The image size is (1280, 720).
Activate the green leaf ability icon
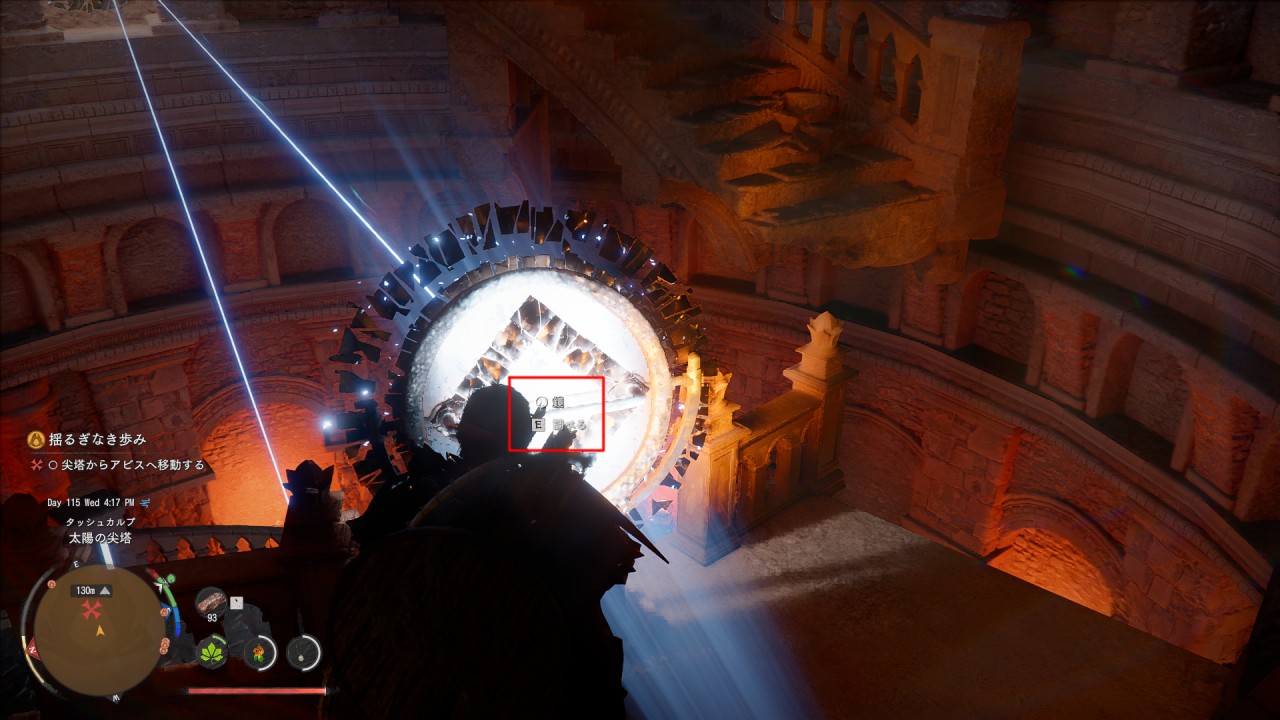click(x=212, y=652)
